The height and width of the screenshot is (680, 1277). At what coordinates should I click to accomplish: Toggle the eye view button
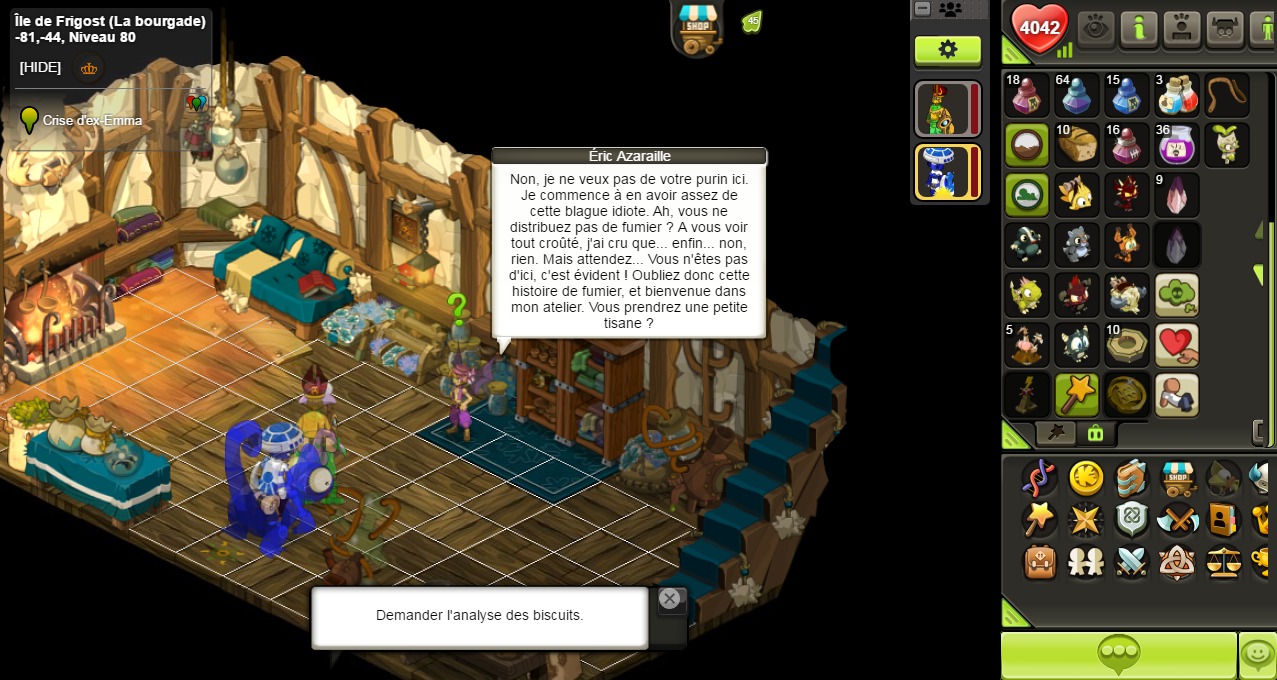click(1096, 28)
